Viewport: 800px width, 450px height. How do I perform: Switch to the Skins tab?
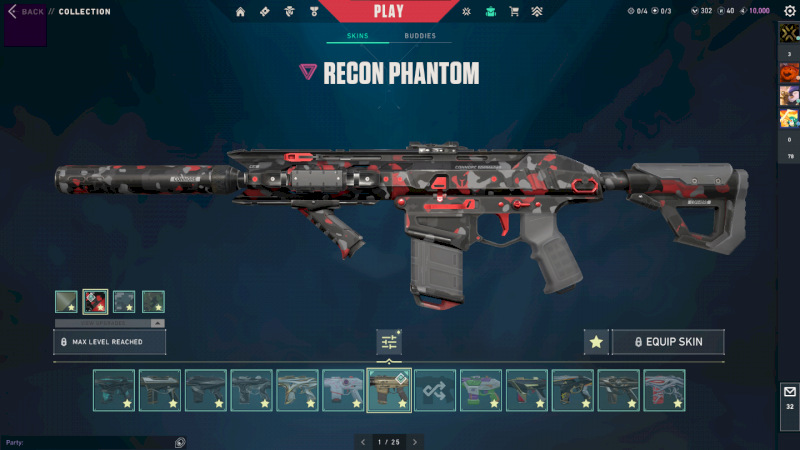[357, 36]
